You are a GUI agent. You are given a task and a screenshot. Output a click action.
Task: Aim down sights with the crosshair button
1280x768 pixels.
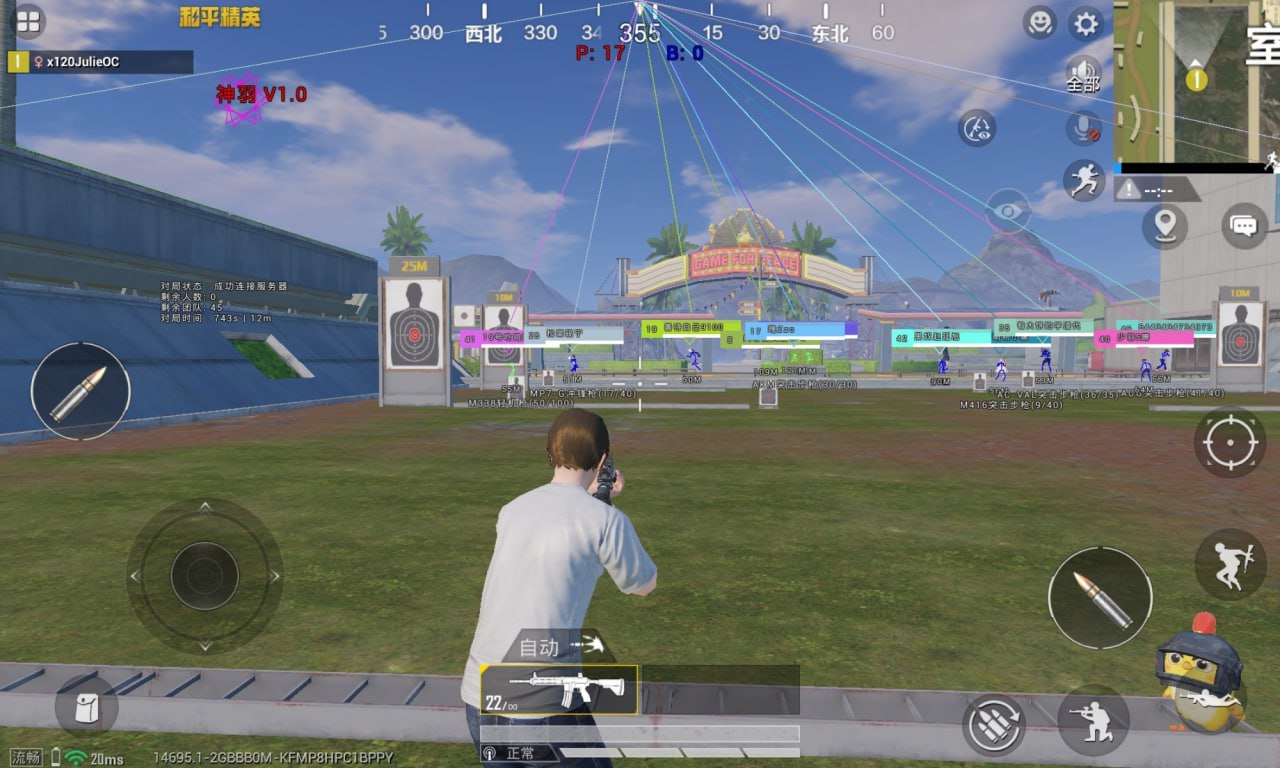(x=1230, y=442)
